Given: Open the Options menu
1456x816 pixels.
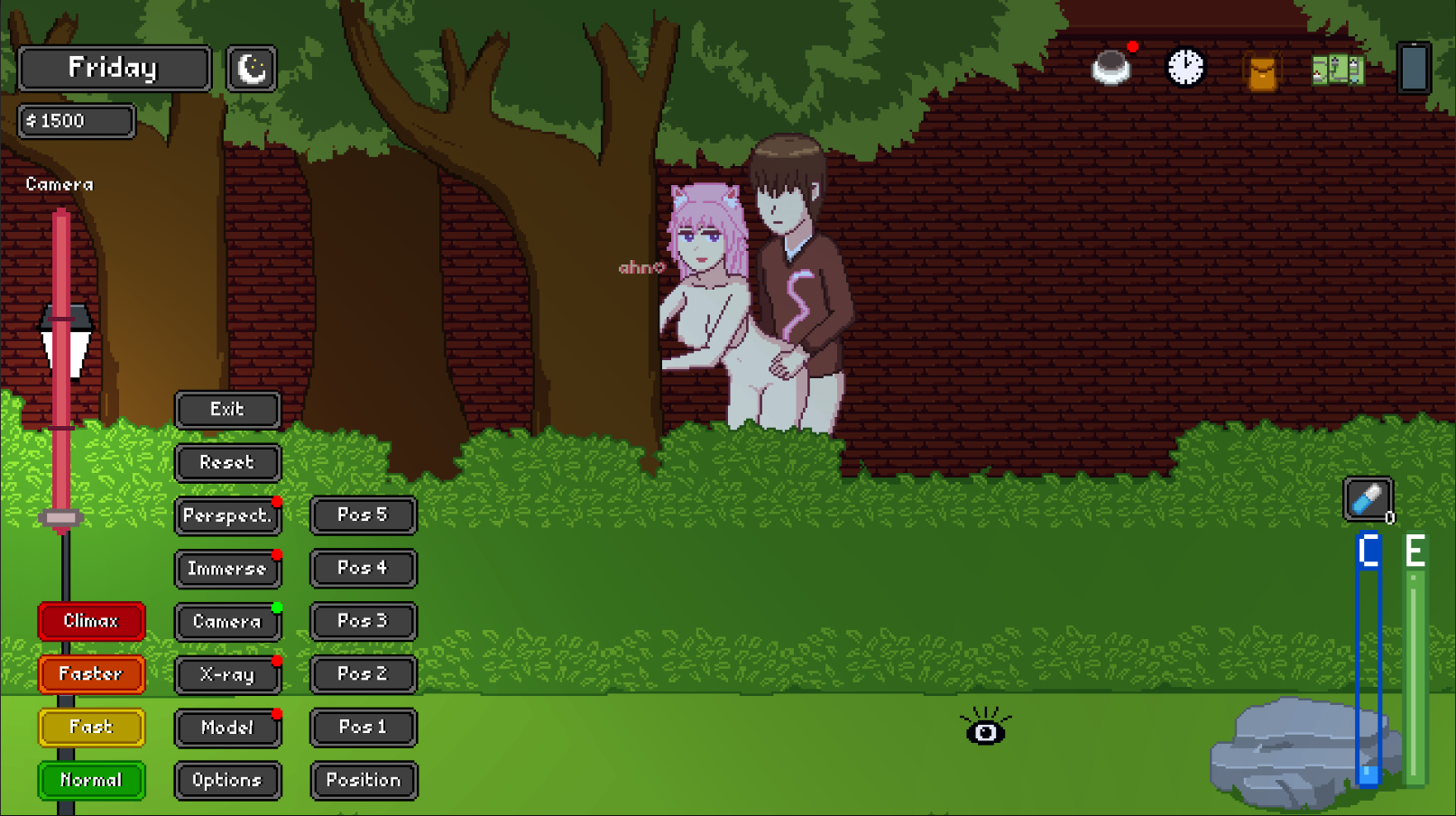Looking at the screenshot, I should [227, 781].
